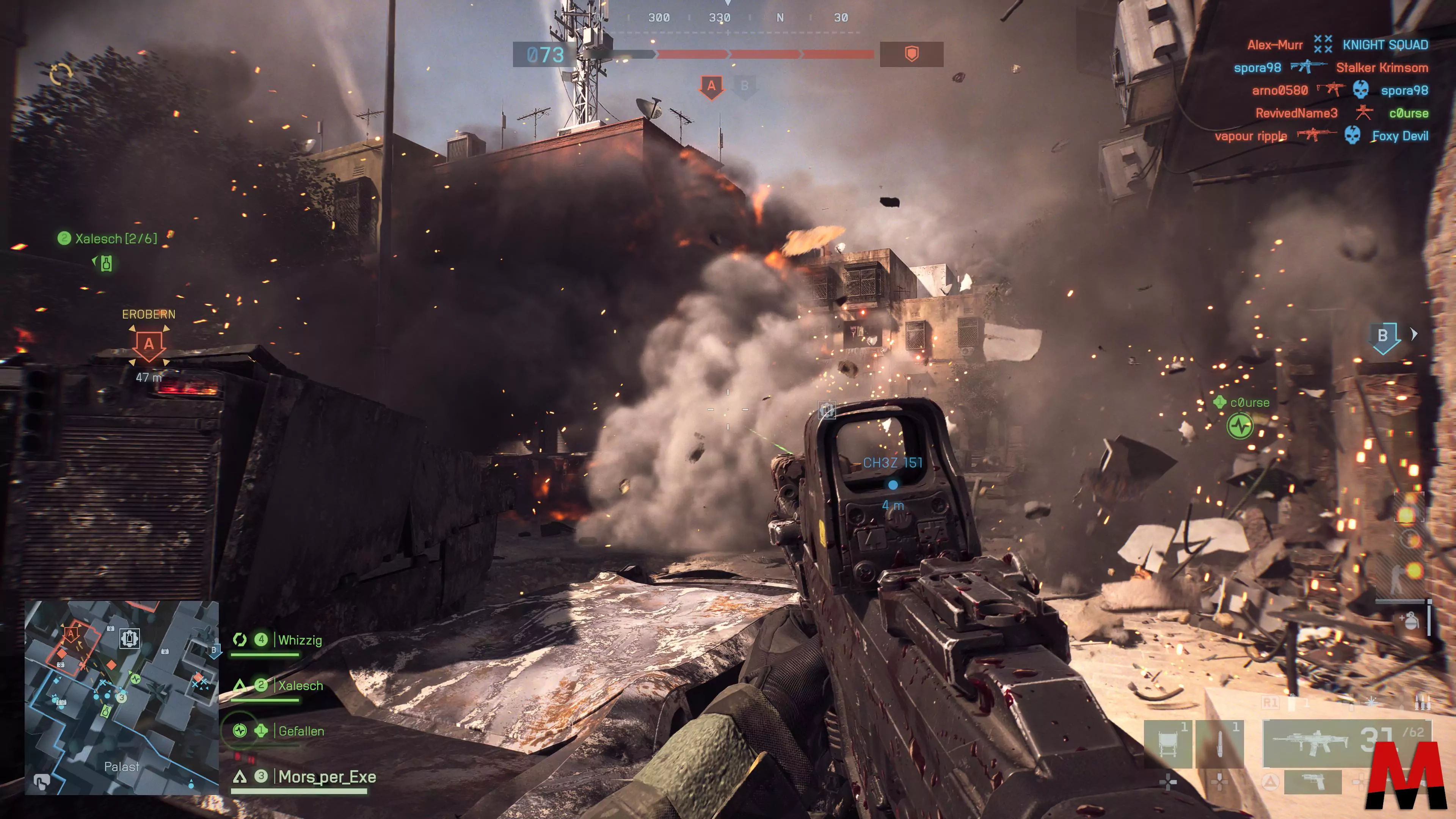The image size is (1456, 819).
Task: Select Xalesch in the squad list
Action: click(300, 686)
